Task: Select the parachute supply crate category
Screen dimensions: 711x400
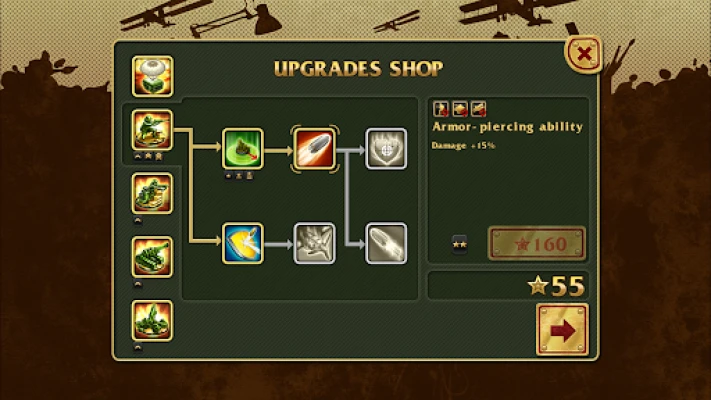Action: click(152, 76)
